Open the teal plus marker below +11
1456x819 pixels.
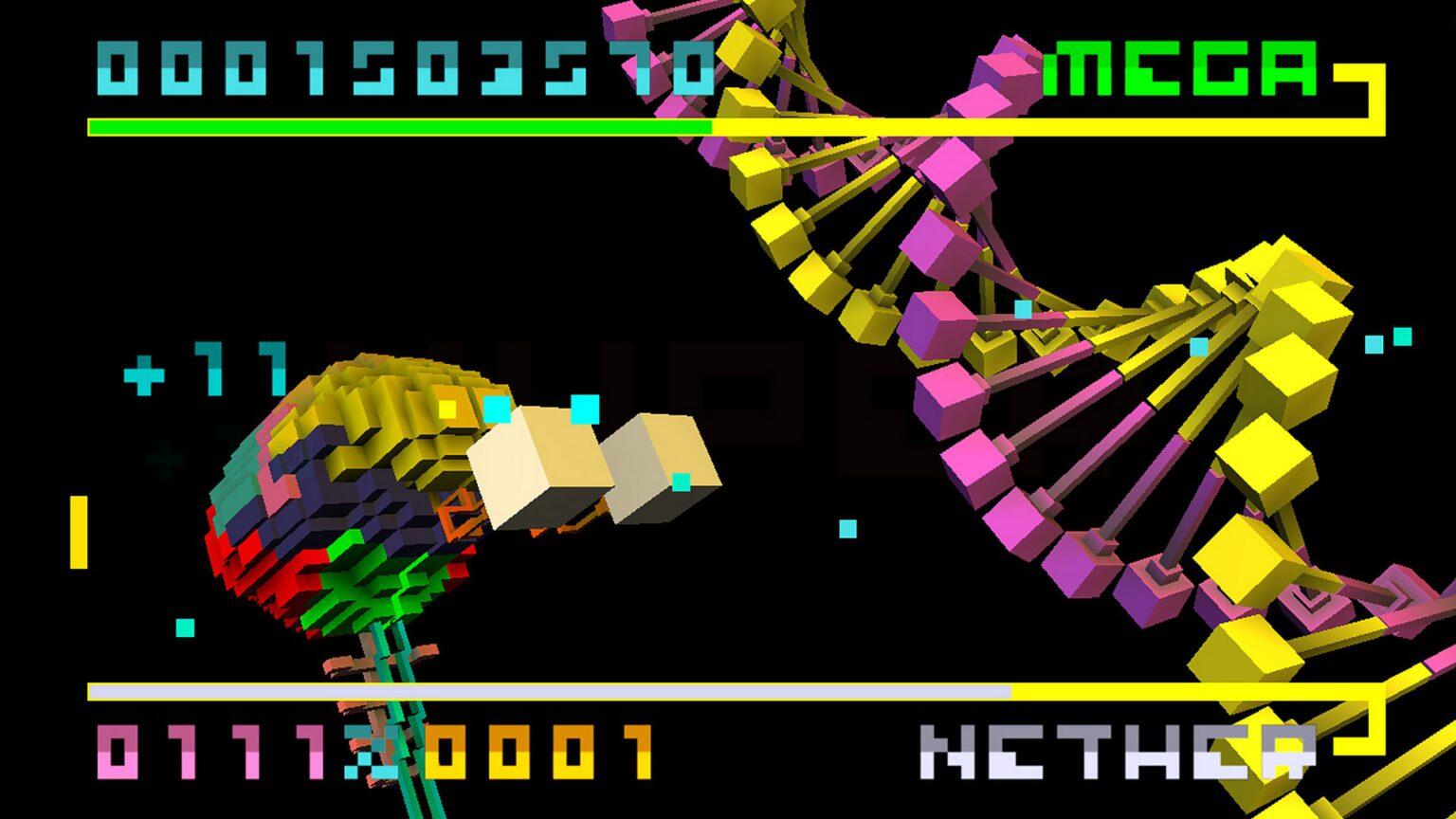[167, 458]
